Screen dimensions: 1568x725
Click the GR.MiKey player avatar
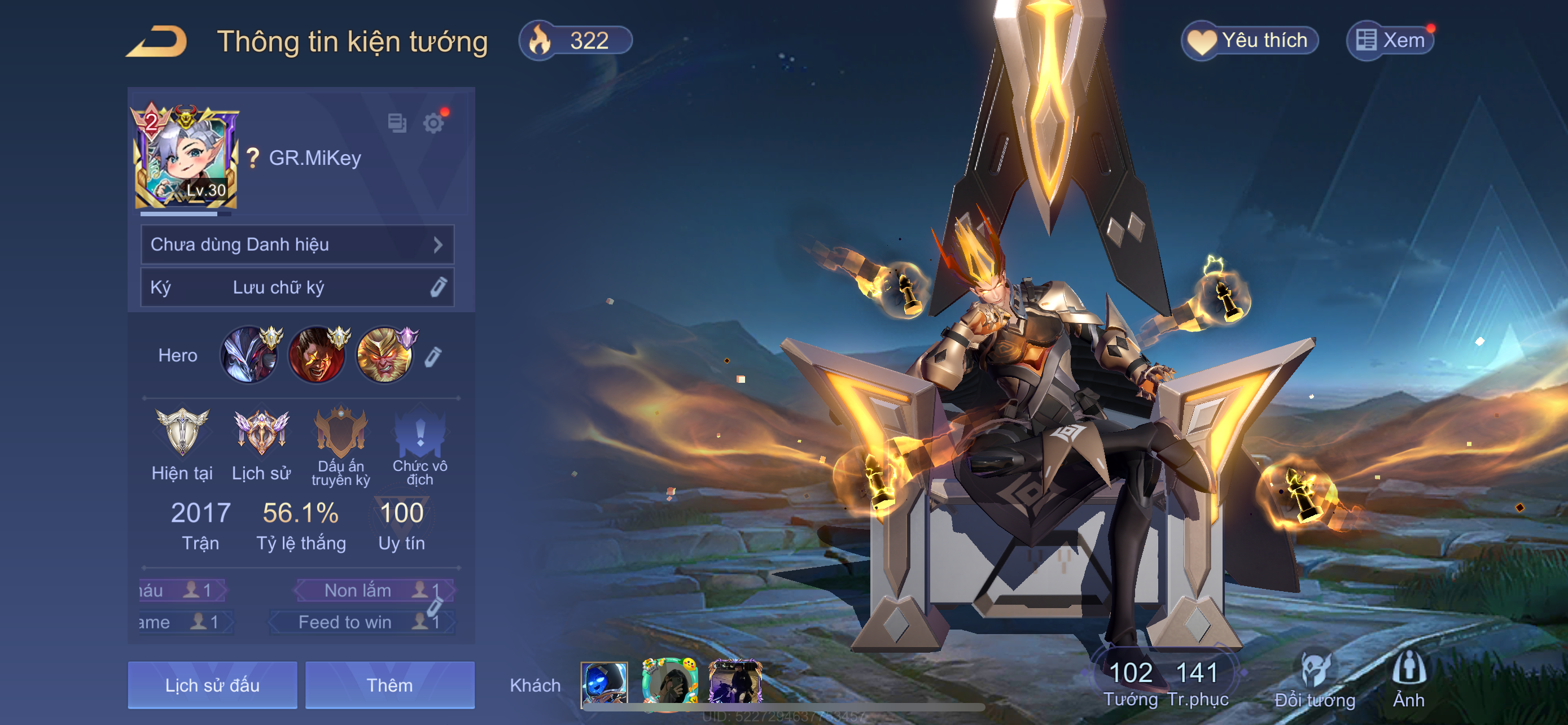[185, 158]
